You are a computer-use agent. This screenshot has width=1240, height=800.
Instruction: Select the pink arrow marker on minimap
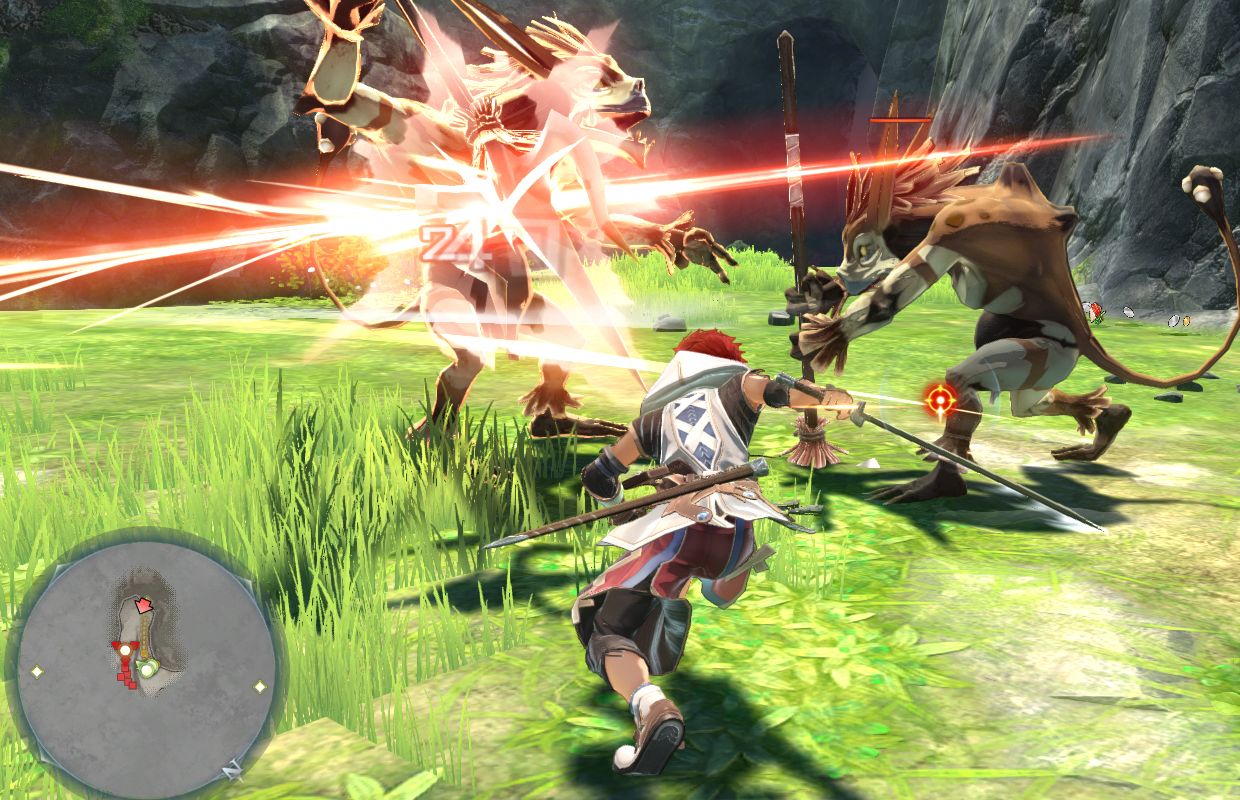pos(145,604)
